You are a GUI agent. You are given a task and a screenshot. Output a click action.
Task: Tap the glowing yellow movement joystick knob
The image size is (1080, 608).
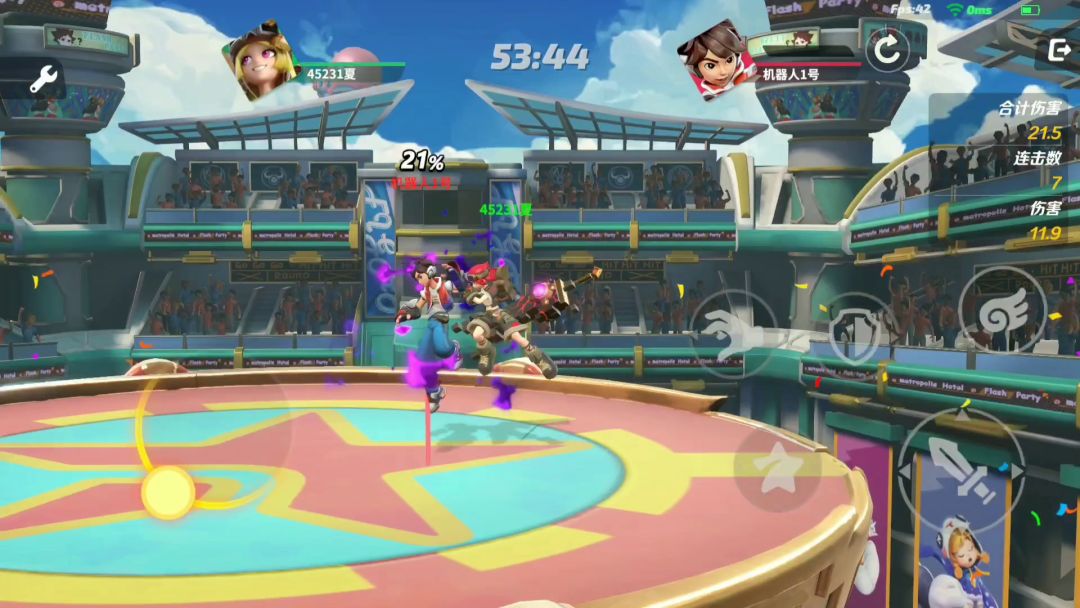[167, 492]
